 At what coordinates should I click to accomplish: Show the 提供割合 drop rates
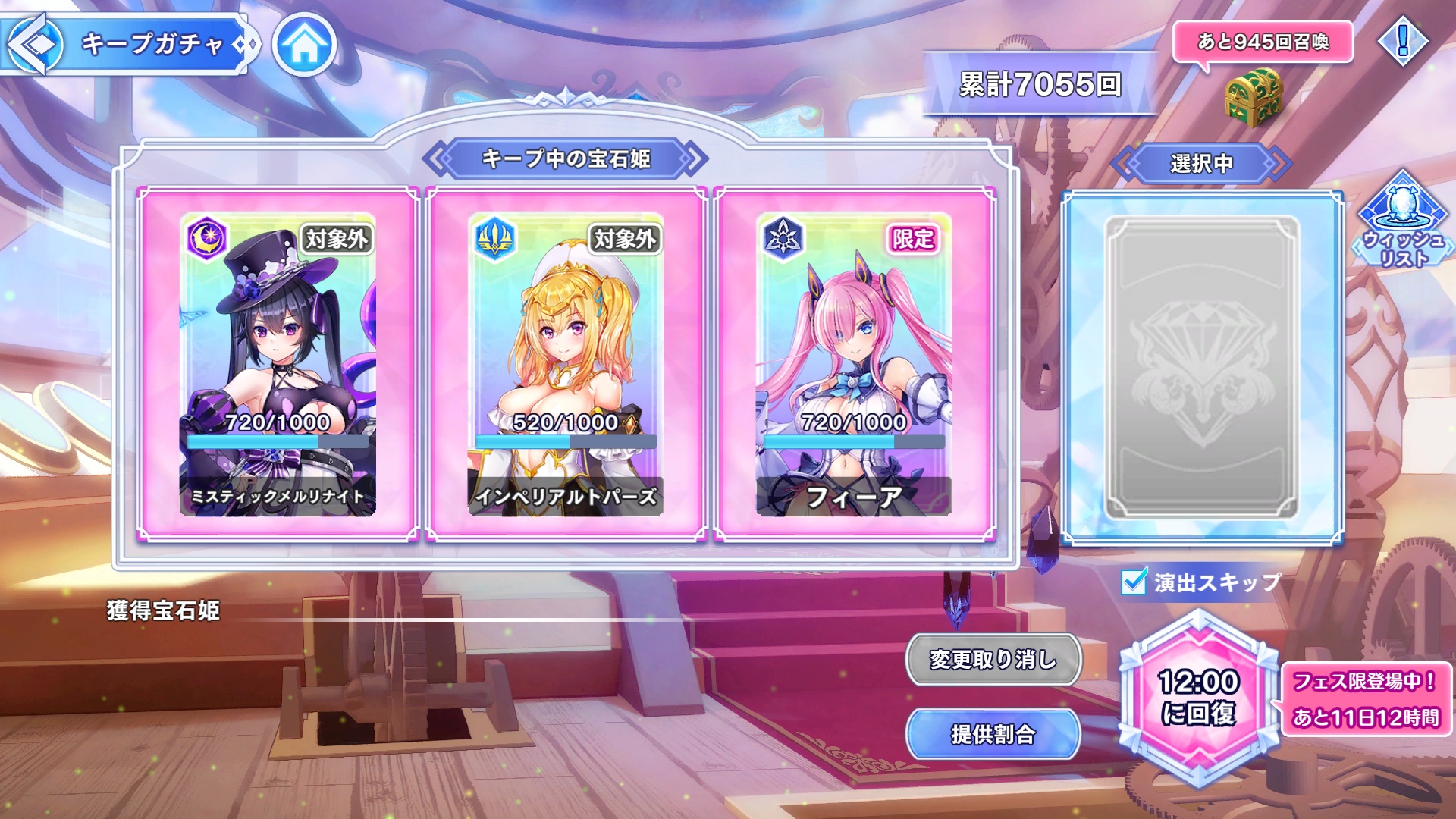993,733
